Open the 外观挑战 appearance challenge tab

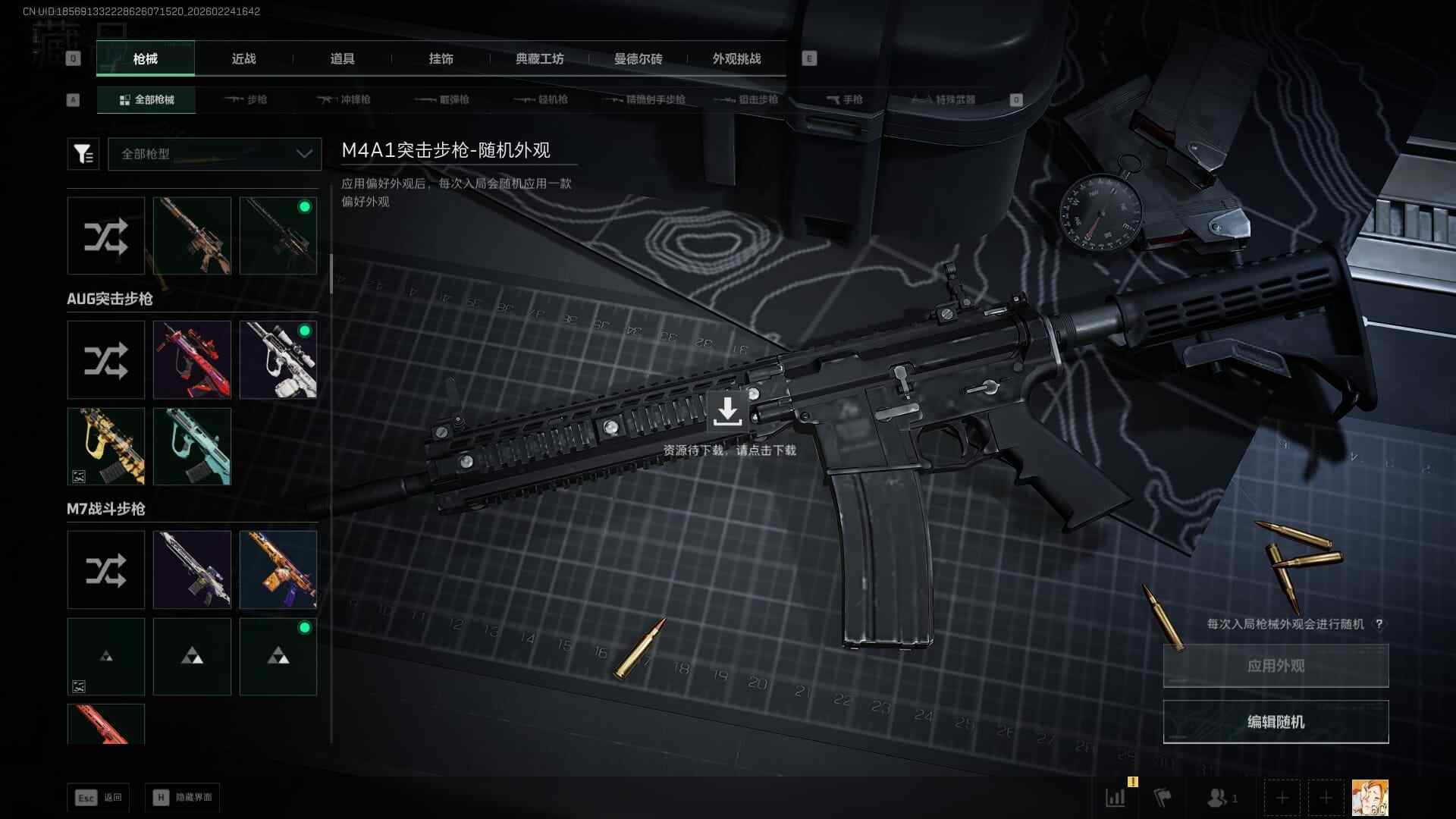736,58
